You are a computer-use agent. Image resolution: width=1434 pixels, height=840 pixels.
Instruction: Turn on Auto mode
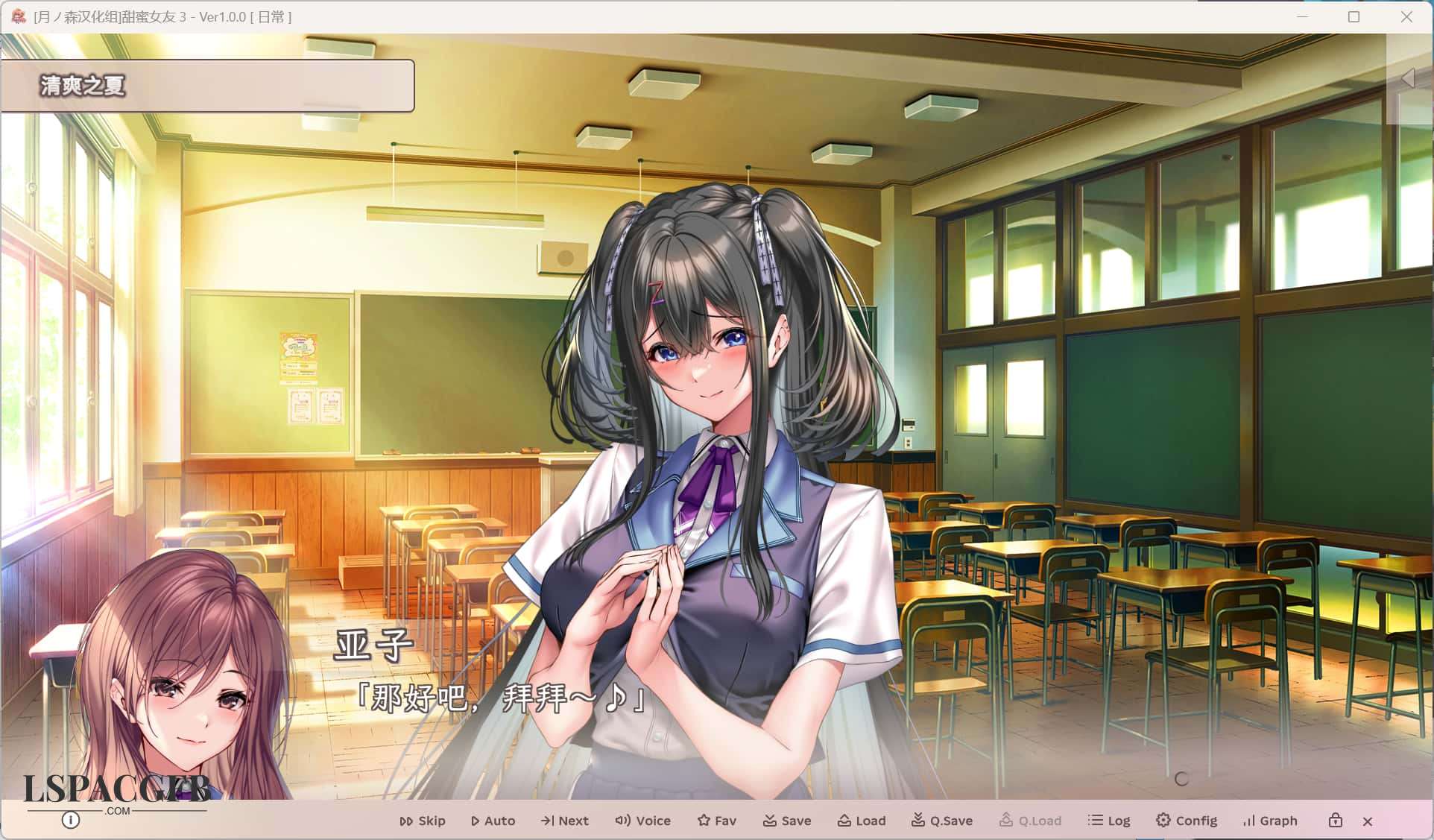[493, 821]
